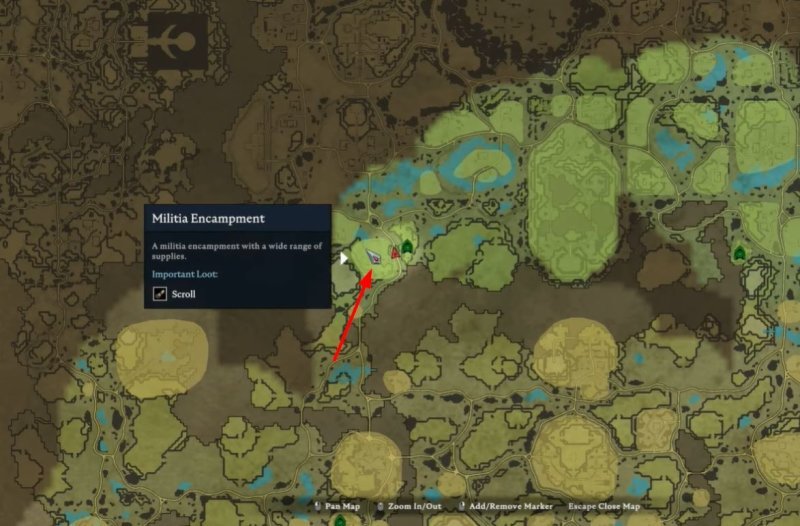800x526 pixels.
Task: Click the Scroll loot icon in the tooltip
Action: click(160, 294)
